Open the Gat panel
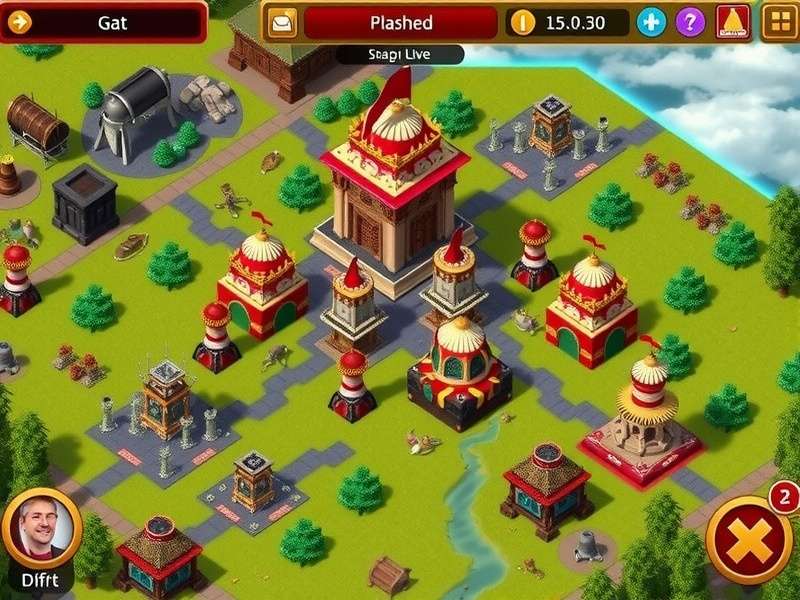Screen dimensions: 800x600 113,22
